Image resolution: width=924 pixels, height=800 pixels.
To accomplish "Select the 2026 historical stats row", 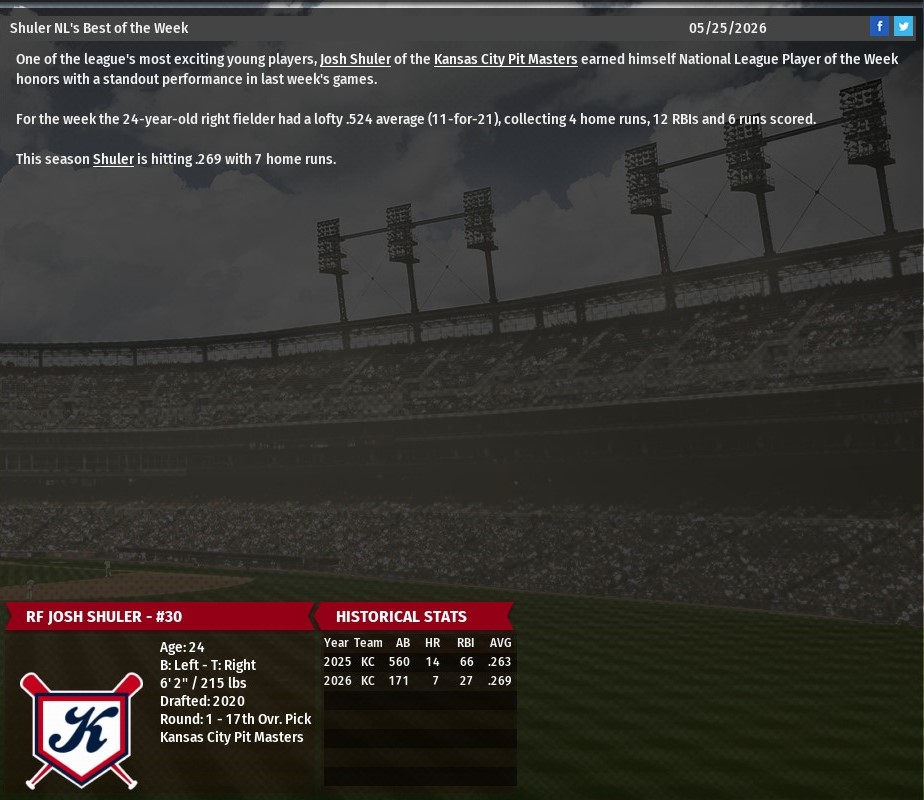I will click(x=418, y=681).
